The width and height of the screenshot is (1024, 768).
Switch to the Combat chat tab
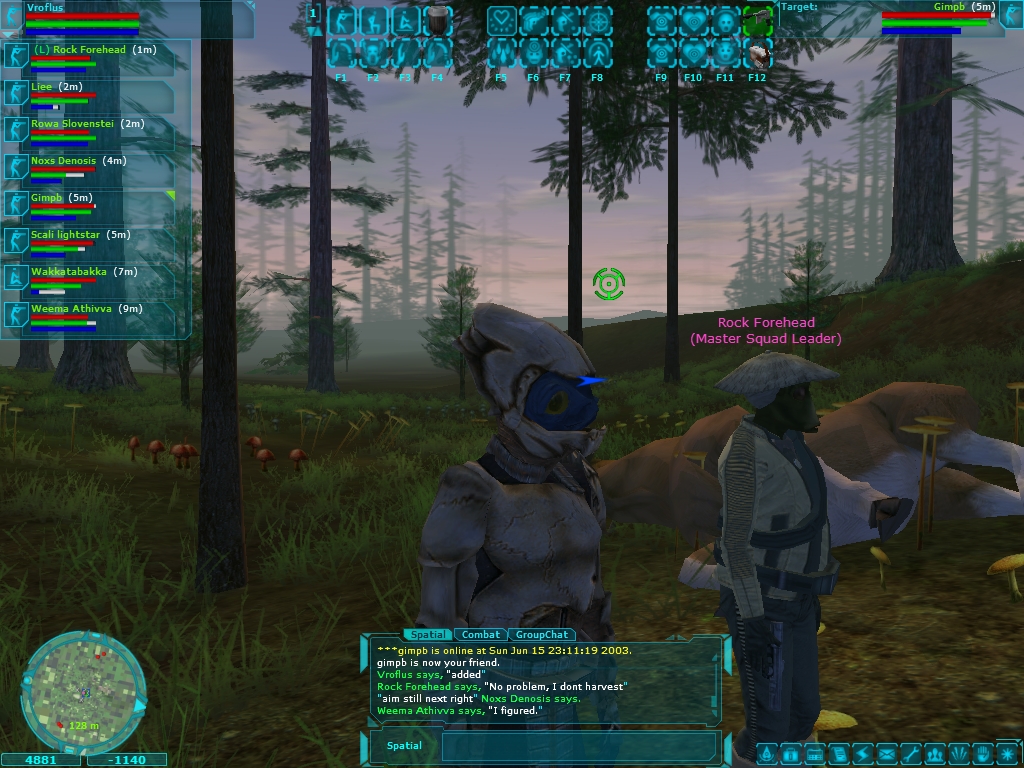click(x=481, y=635)
